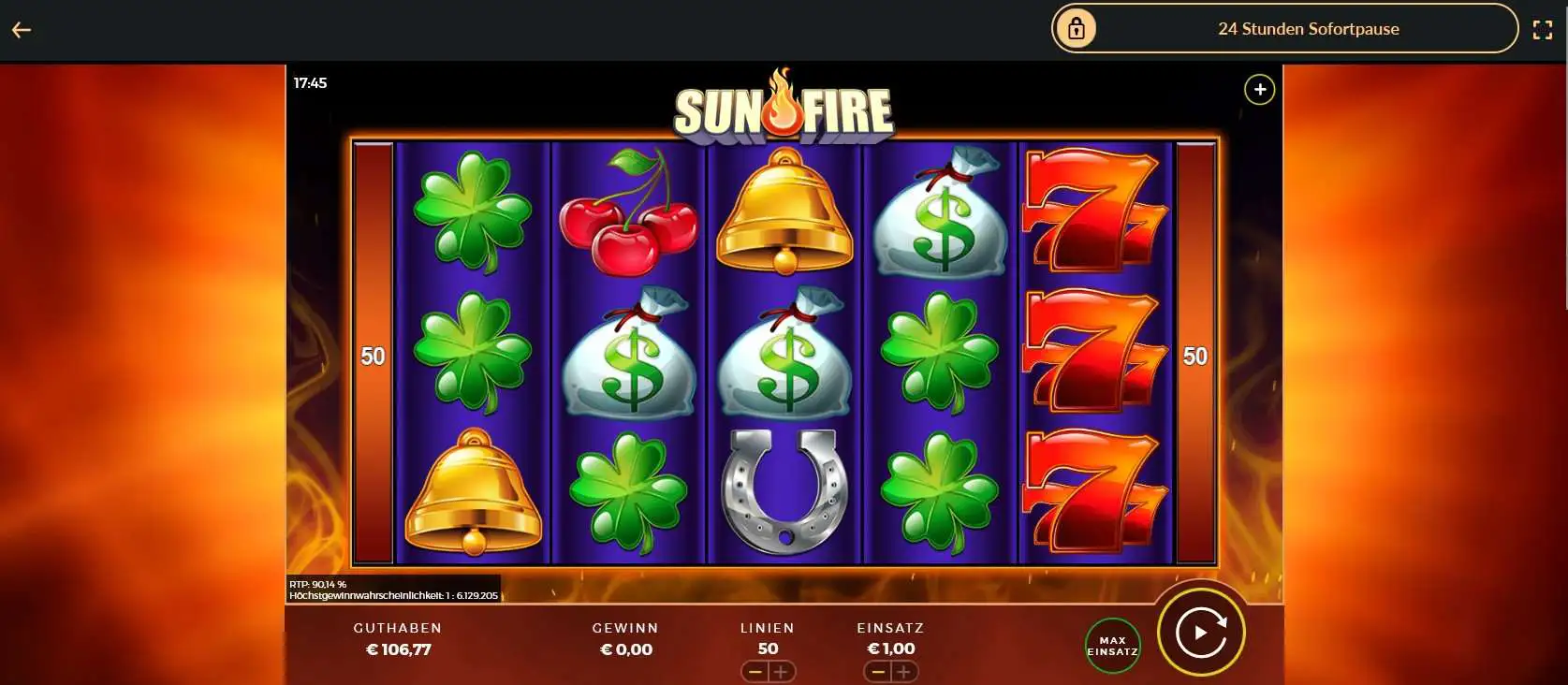1568x685 pixels.
Task: Increase the Einsatz above €1,00
Action: coord(904,672)
